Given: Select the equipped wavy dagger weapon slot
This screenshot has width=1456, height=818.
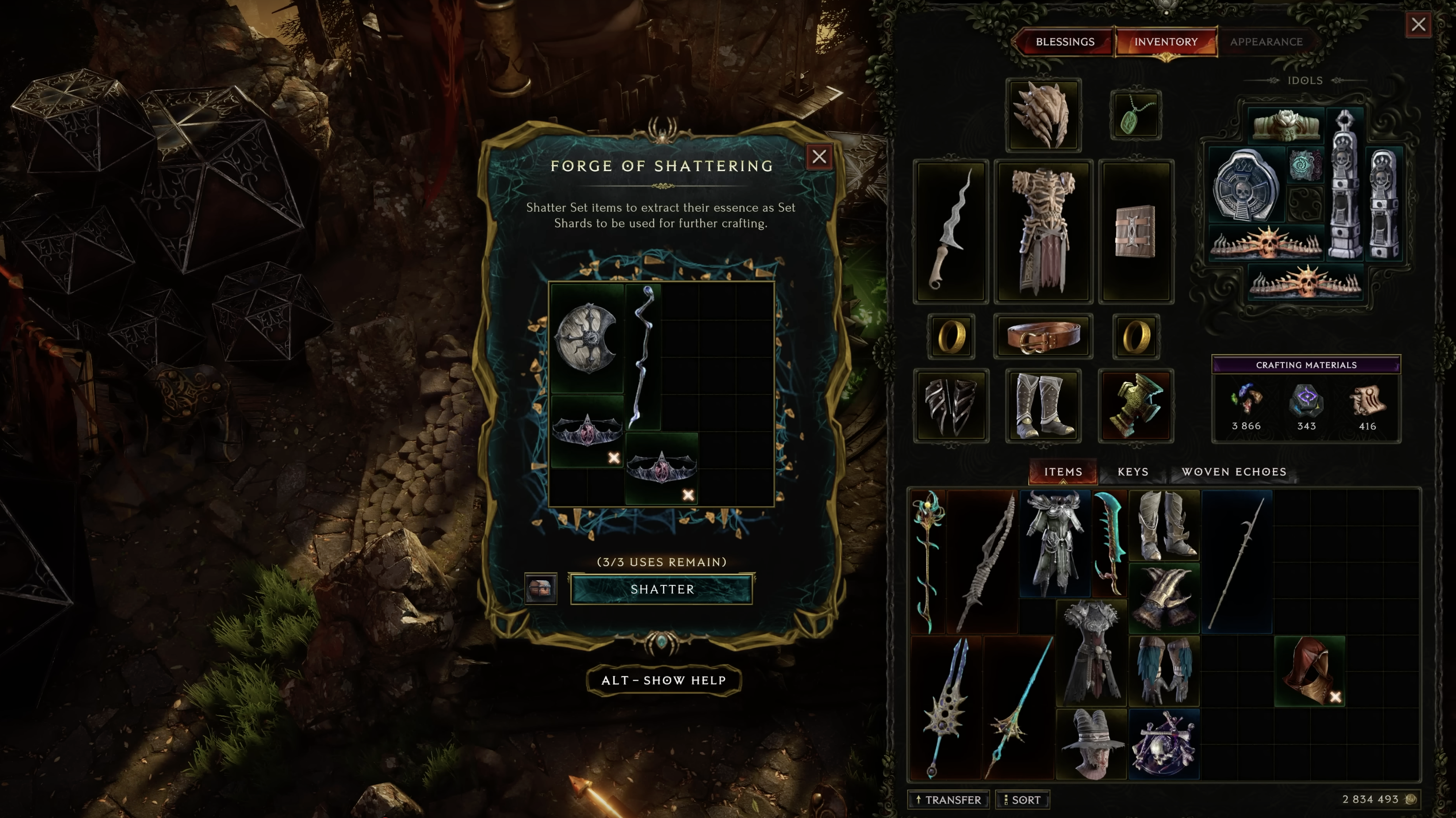Looking at the screenshot, I should pyautogui.click(x=951, y=232).
